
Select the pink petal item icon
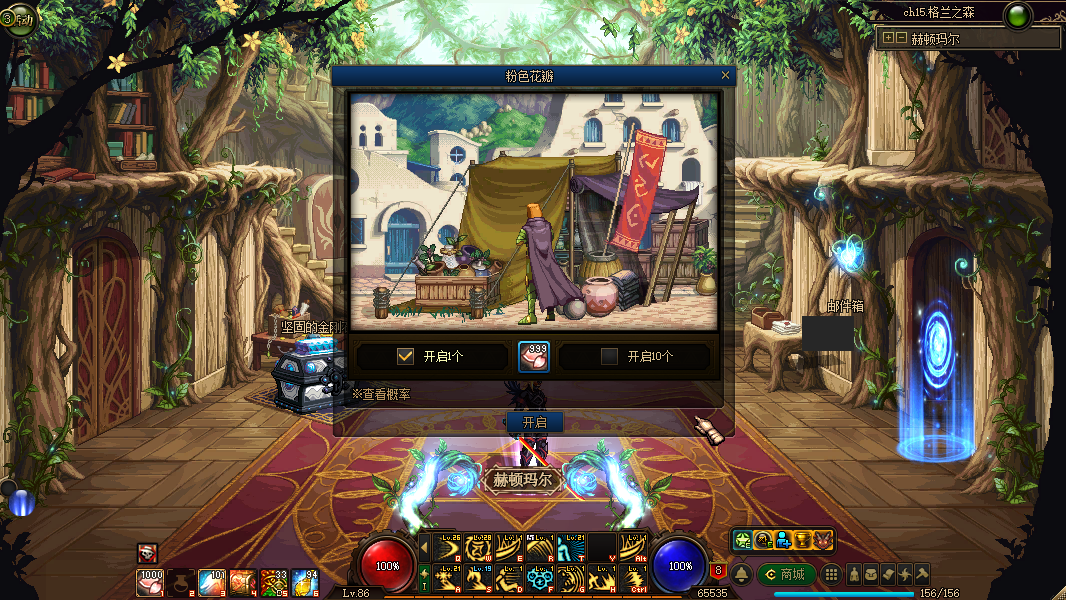click(534, 357)
